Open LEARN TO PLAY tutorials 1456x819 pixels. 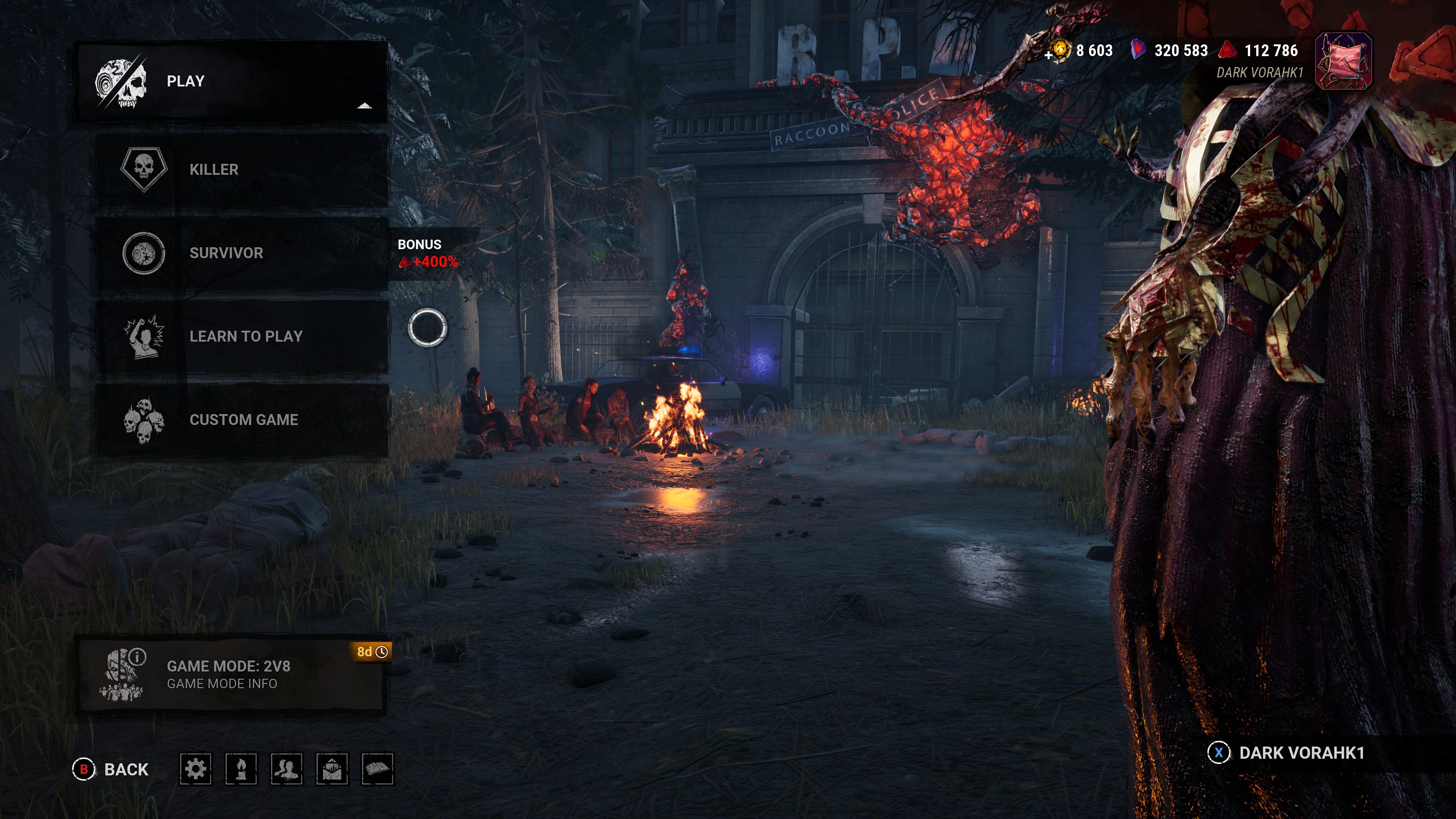pos(242,336)
